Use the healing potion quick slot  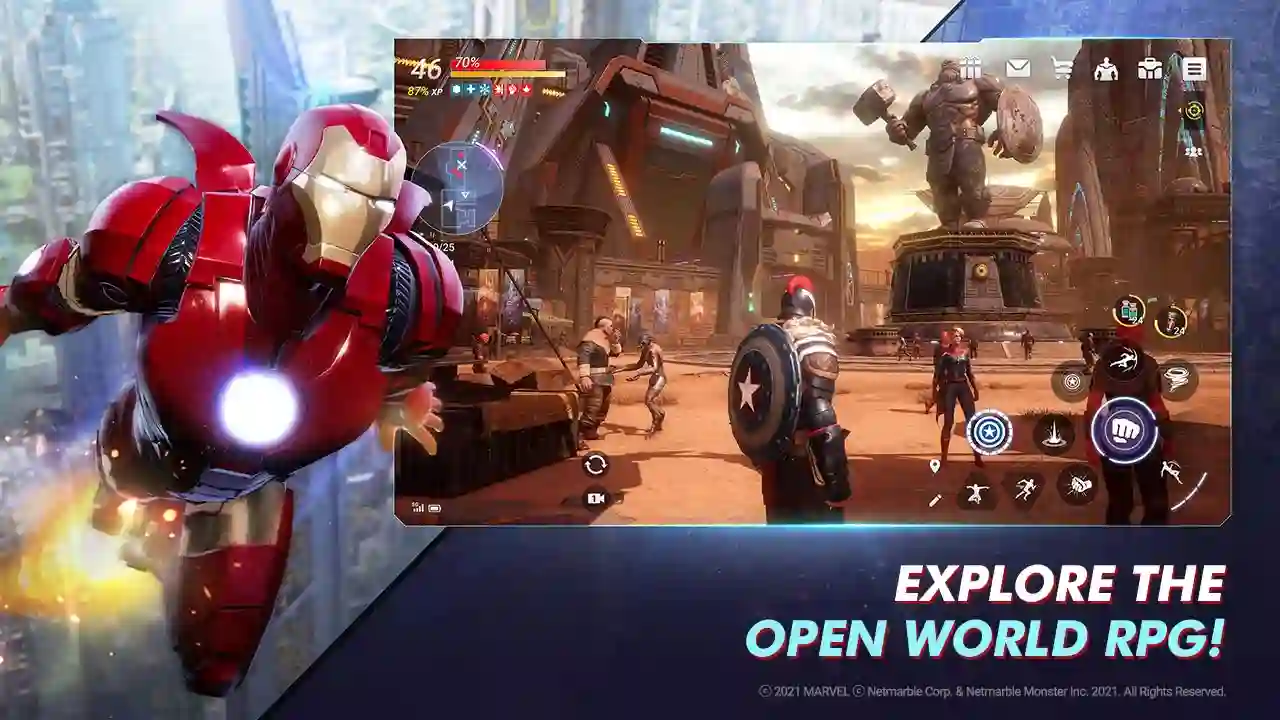coord(1127,310)
